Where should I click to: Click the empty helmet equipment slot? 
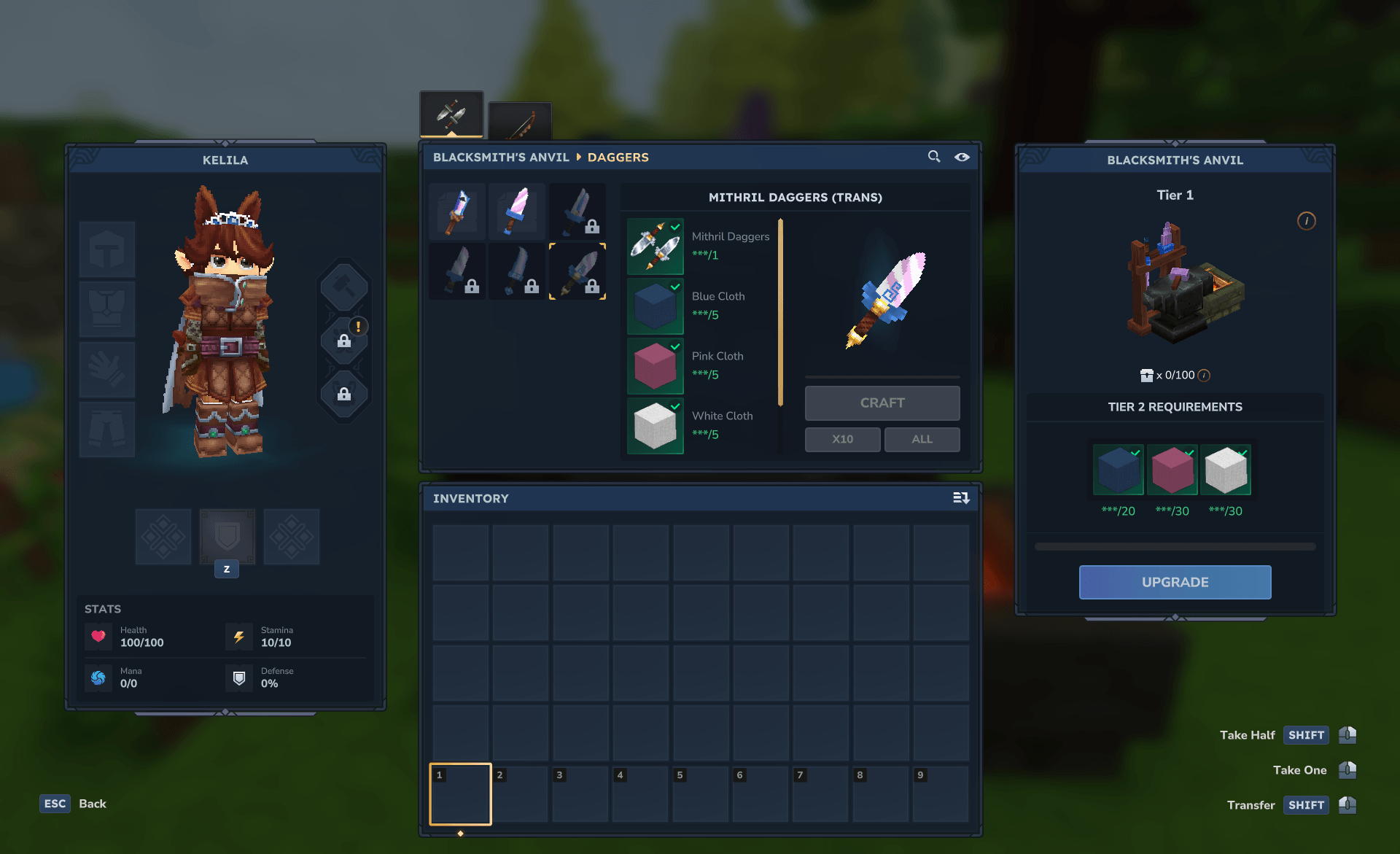click(x=107, y=249)
